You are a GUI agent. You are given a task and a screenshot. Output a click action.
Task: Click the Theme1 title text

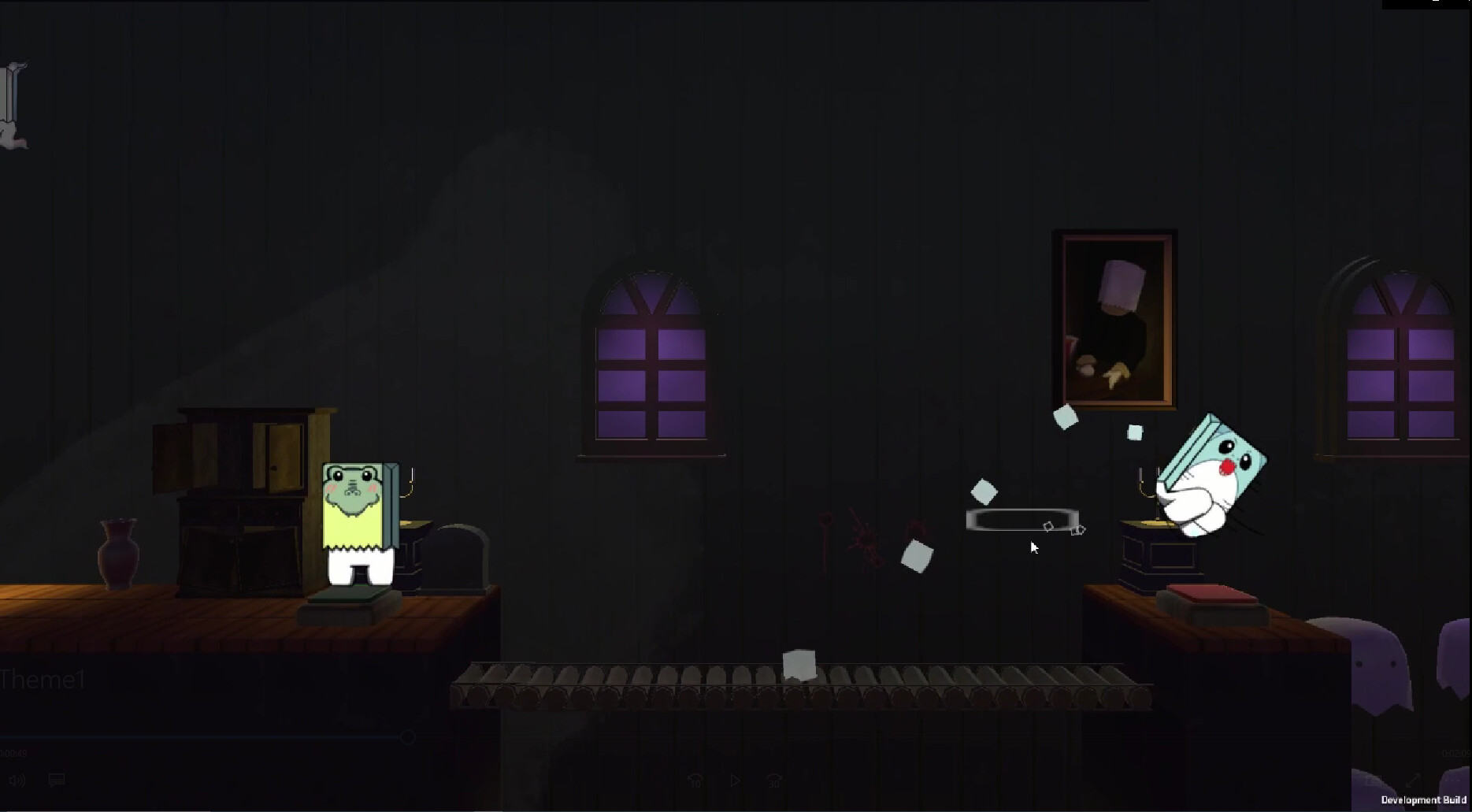point(43,679)
